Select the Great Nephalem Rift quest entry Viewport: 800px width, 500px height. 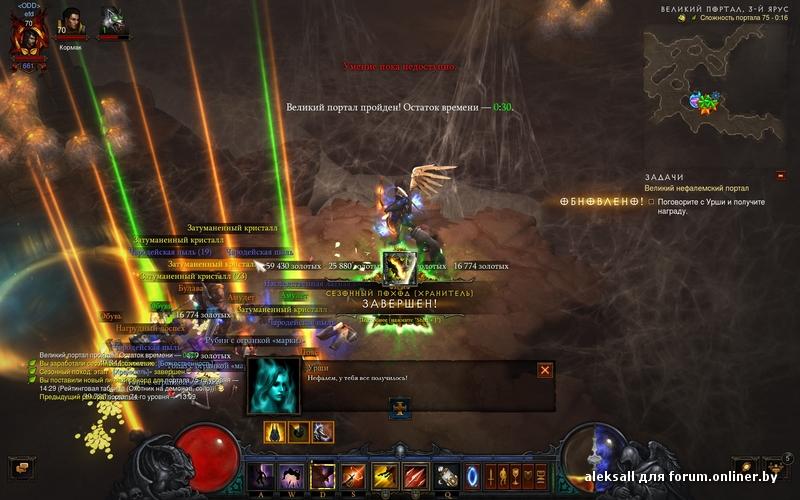coord(698,188)
